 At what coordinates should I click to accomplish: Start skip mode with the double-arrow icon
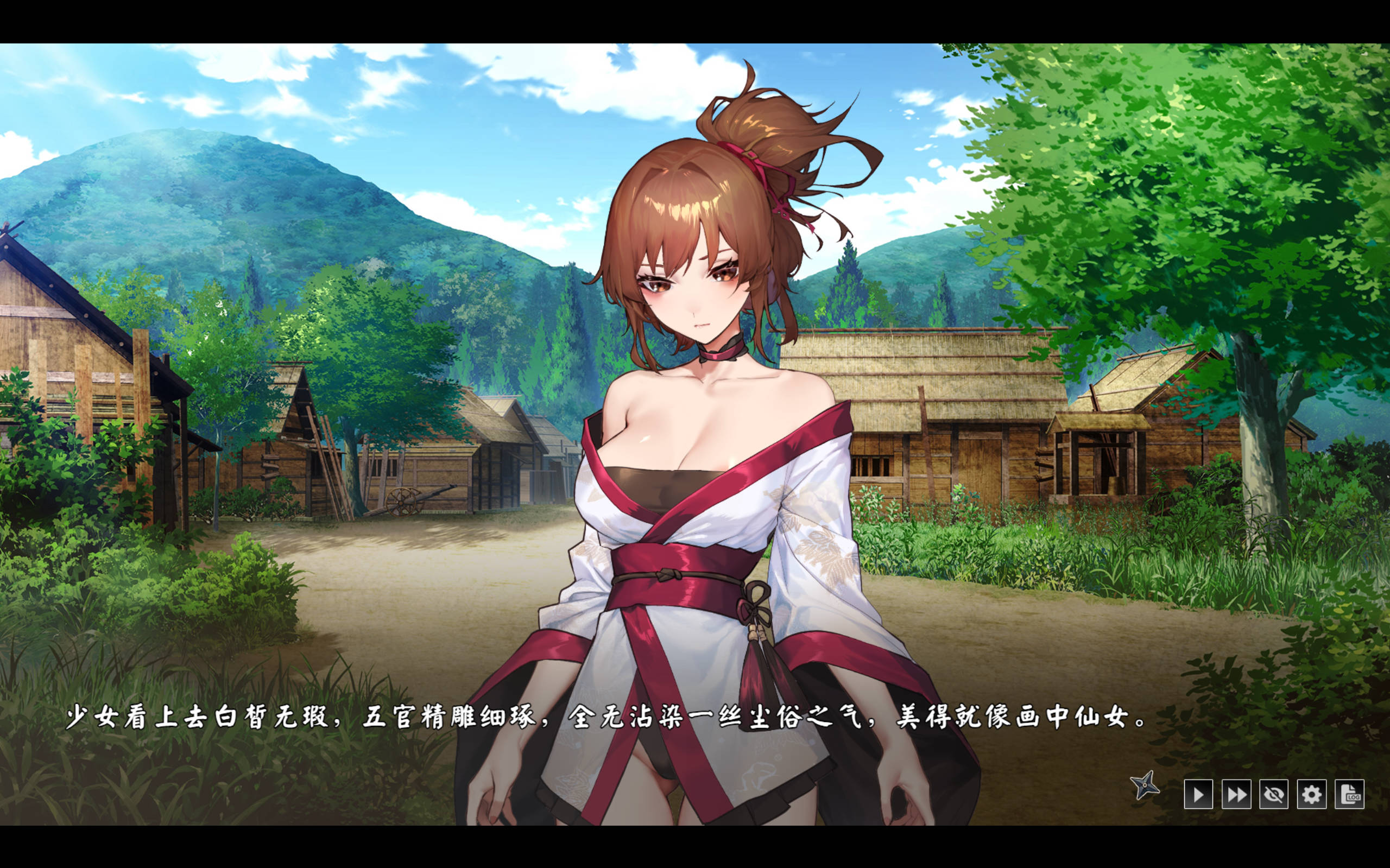pyautogui.click(x=1236, y=795)
